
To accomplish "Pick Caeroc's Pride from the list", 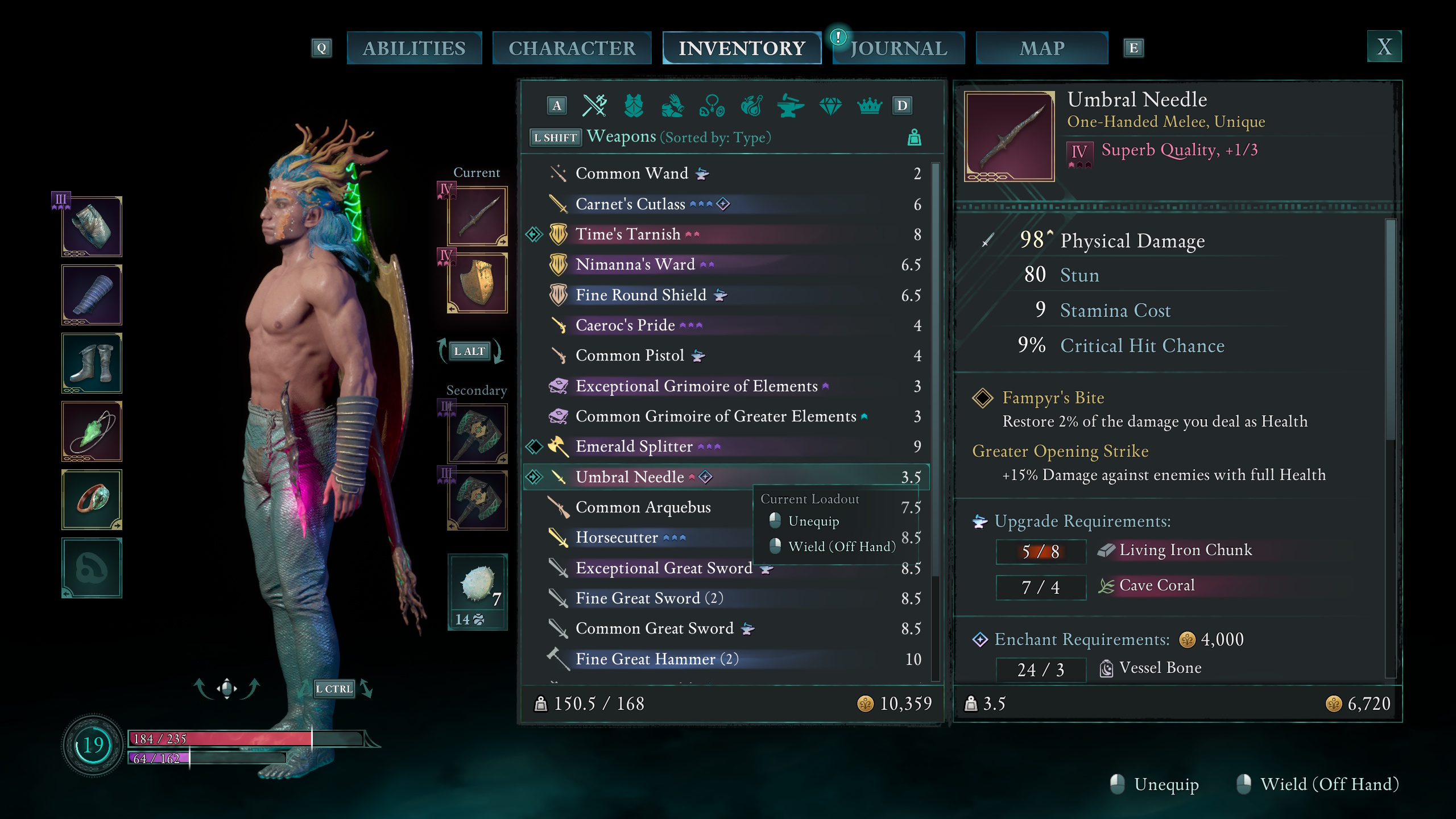I will click(x=625, y=325).
